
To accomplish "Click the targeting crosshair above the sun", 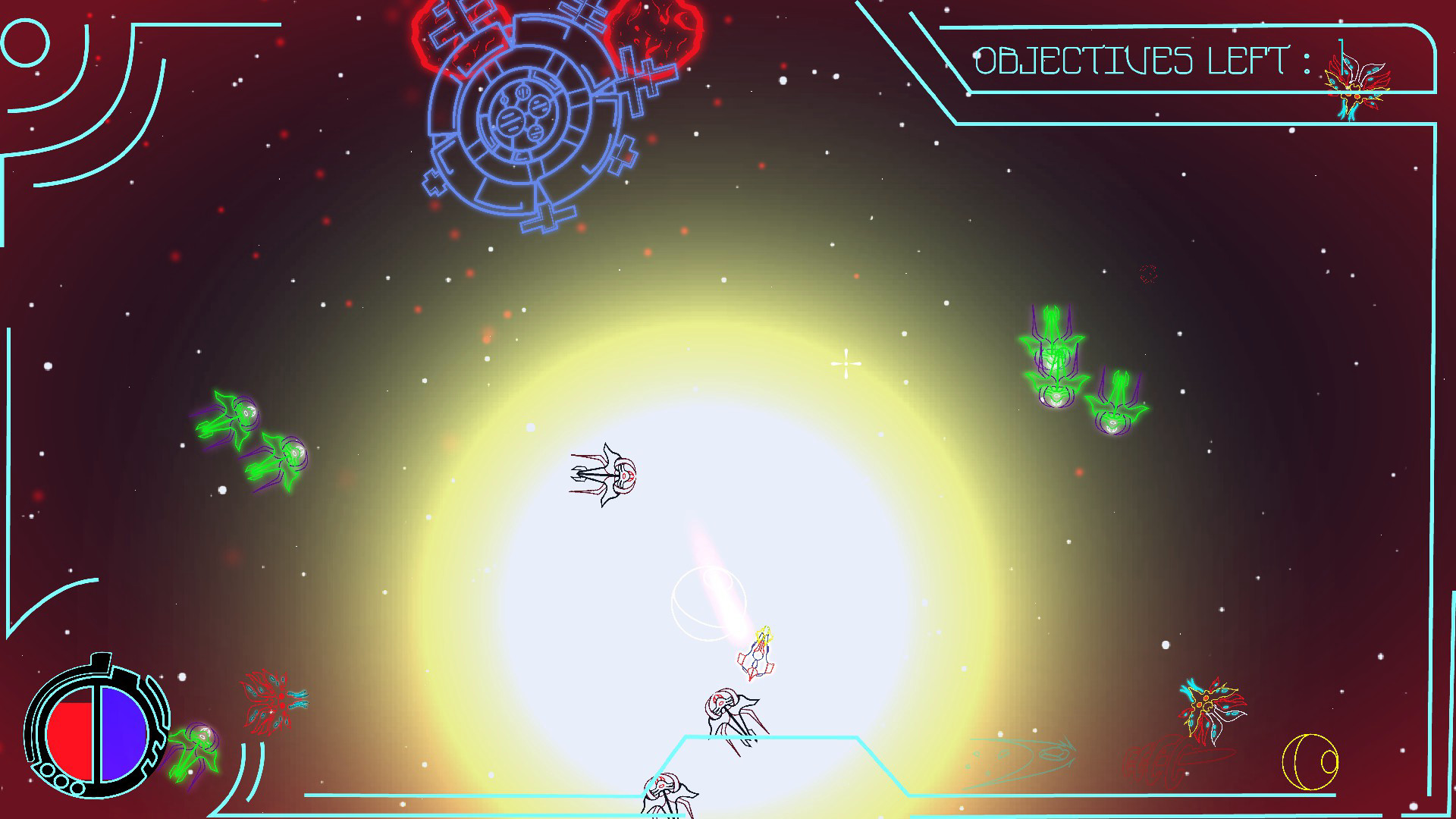I will pyautogui.click(x=845, y=364).
